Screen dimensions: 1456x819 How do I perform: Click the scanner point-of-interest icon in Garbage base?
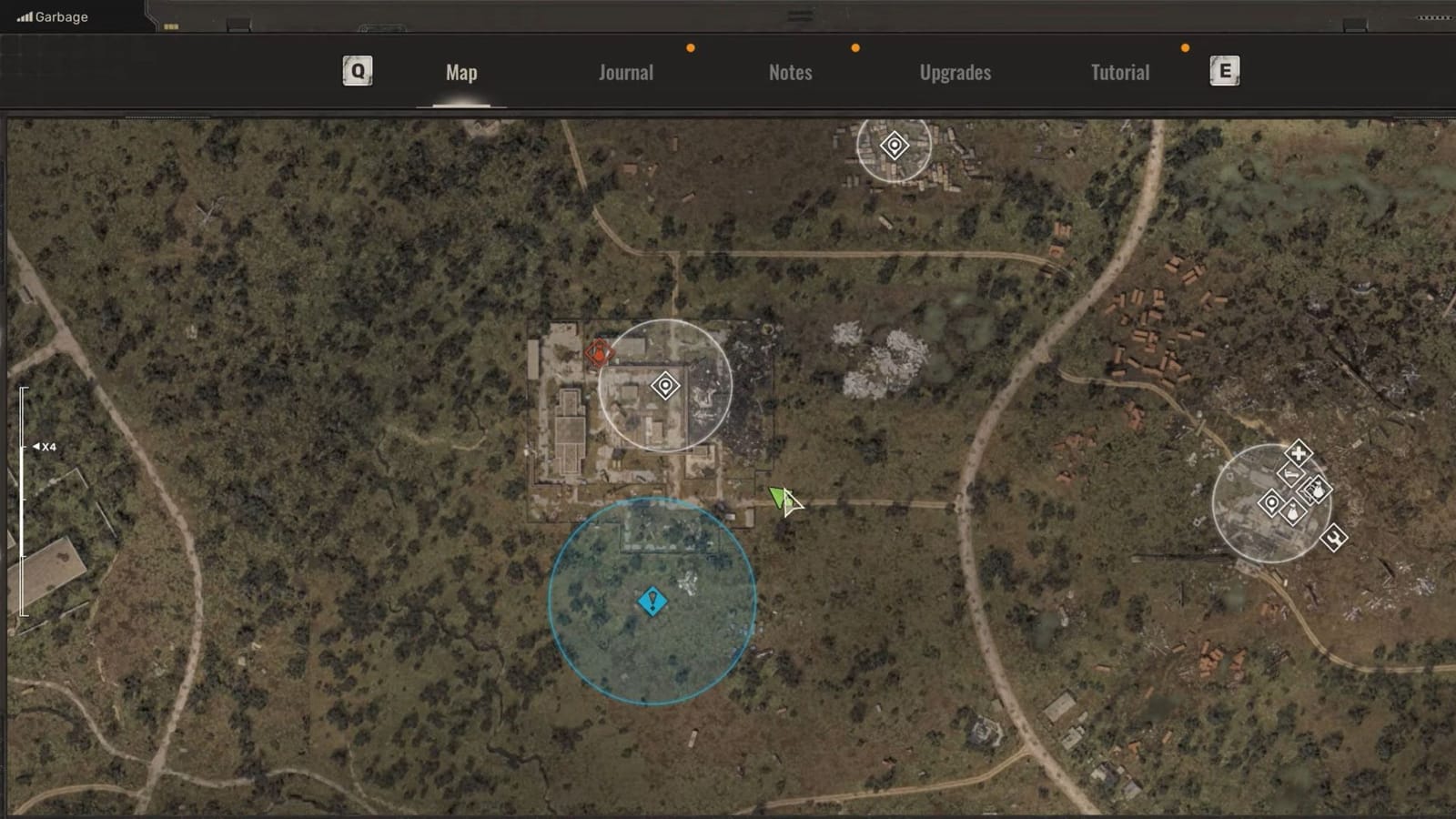667,386
